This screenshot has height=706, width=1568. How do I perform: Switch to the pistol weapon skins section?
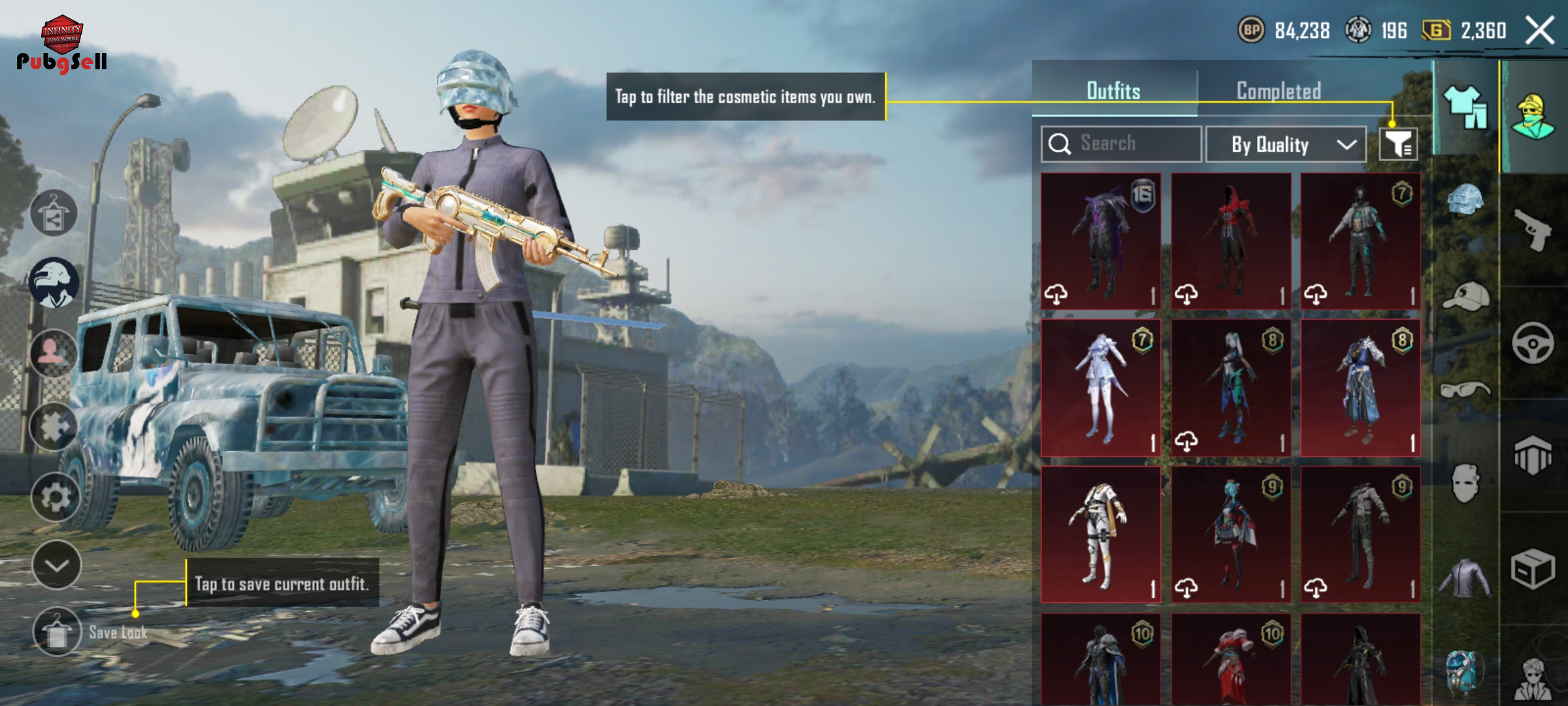coord(1533,229)
